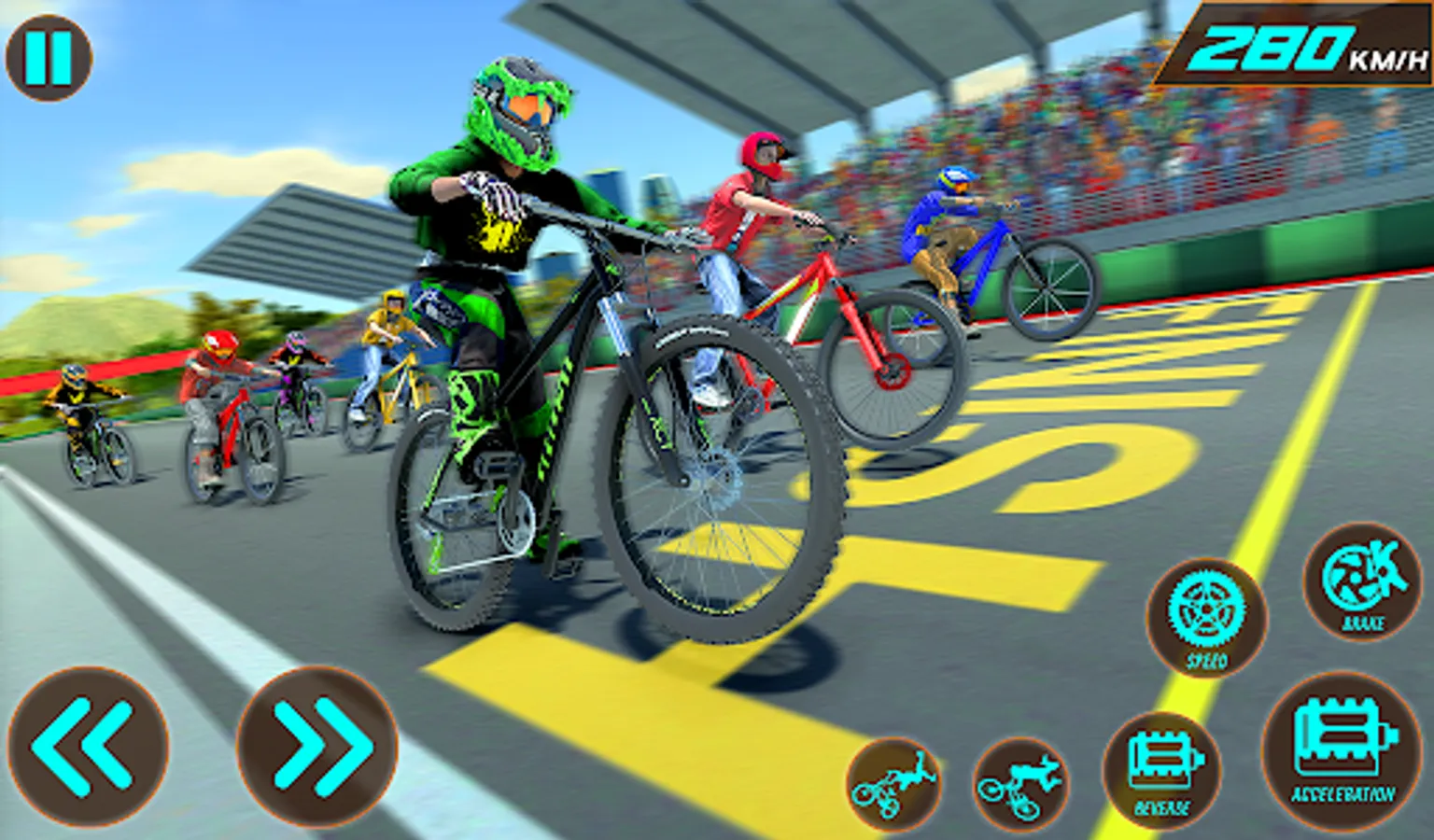Pause the race

(x=49, y=58)
